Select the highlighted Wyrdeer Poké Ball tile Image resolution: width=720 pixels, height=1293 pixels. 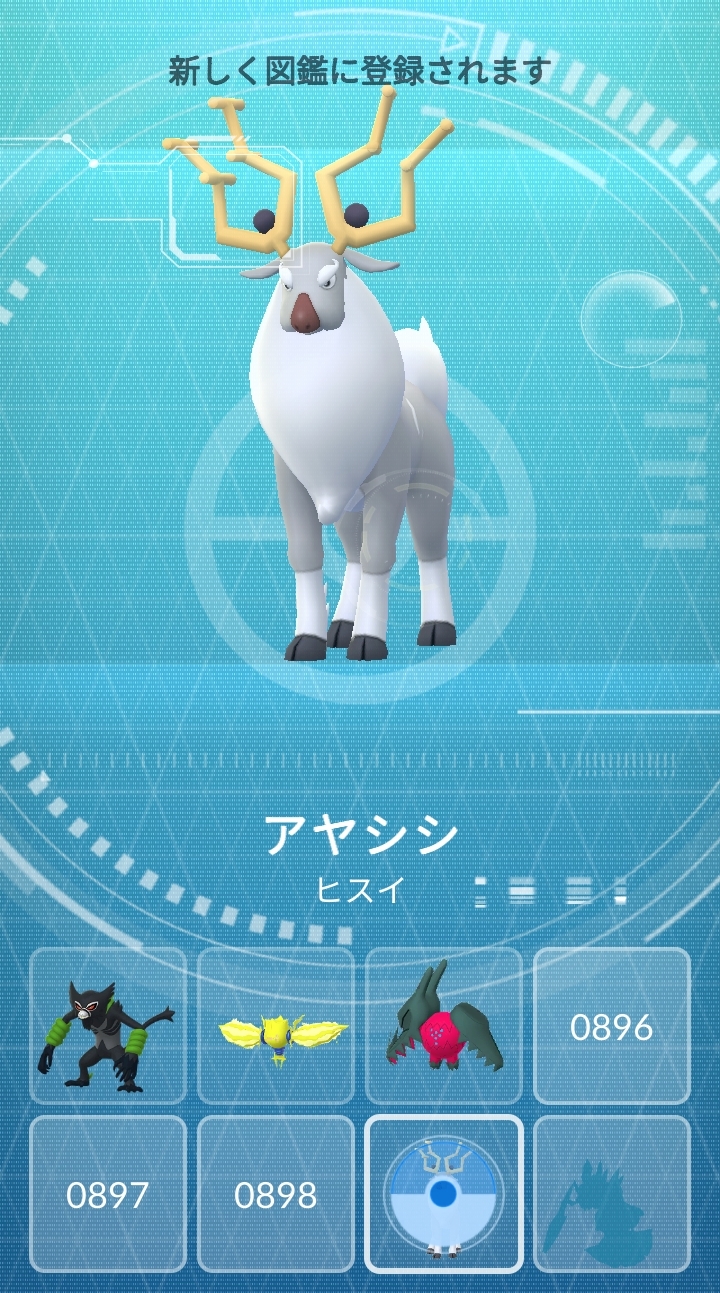click(444, 1194)
